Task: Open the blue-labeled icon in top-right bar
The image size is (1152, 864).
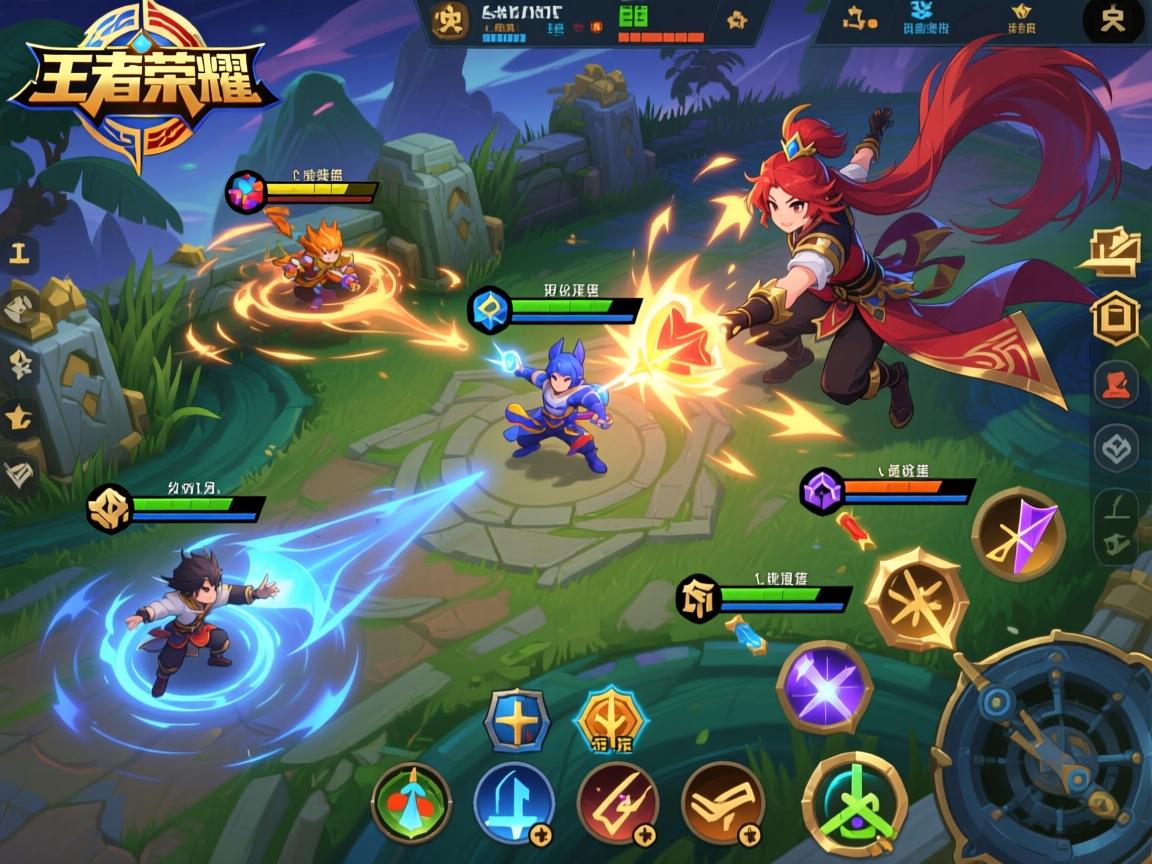Action: tap(926, 20)
